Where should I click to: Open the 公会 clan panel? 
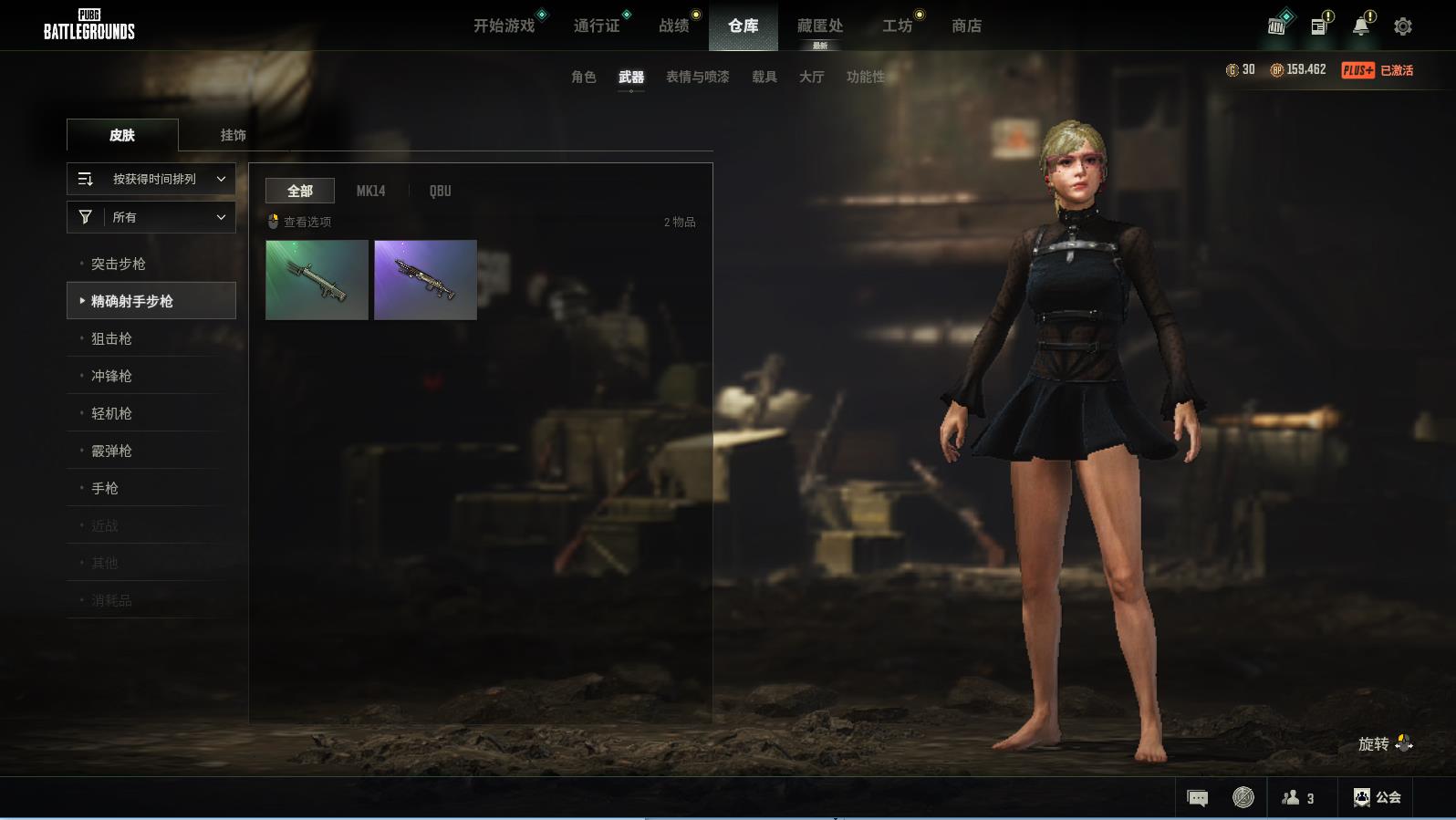[x=1378, y=797]
